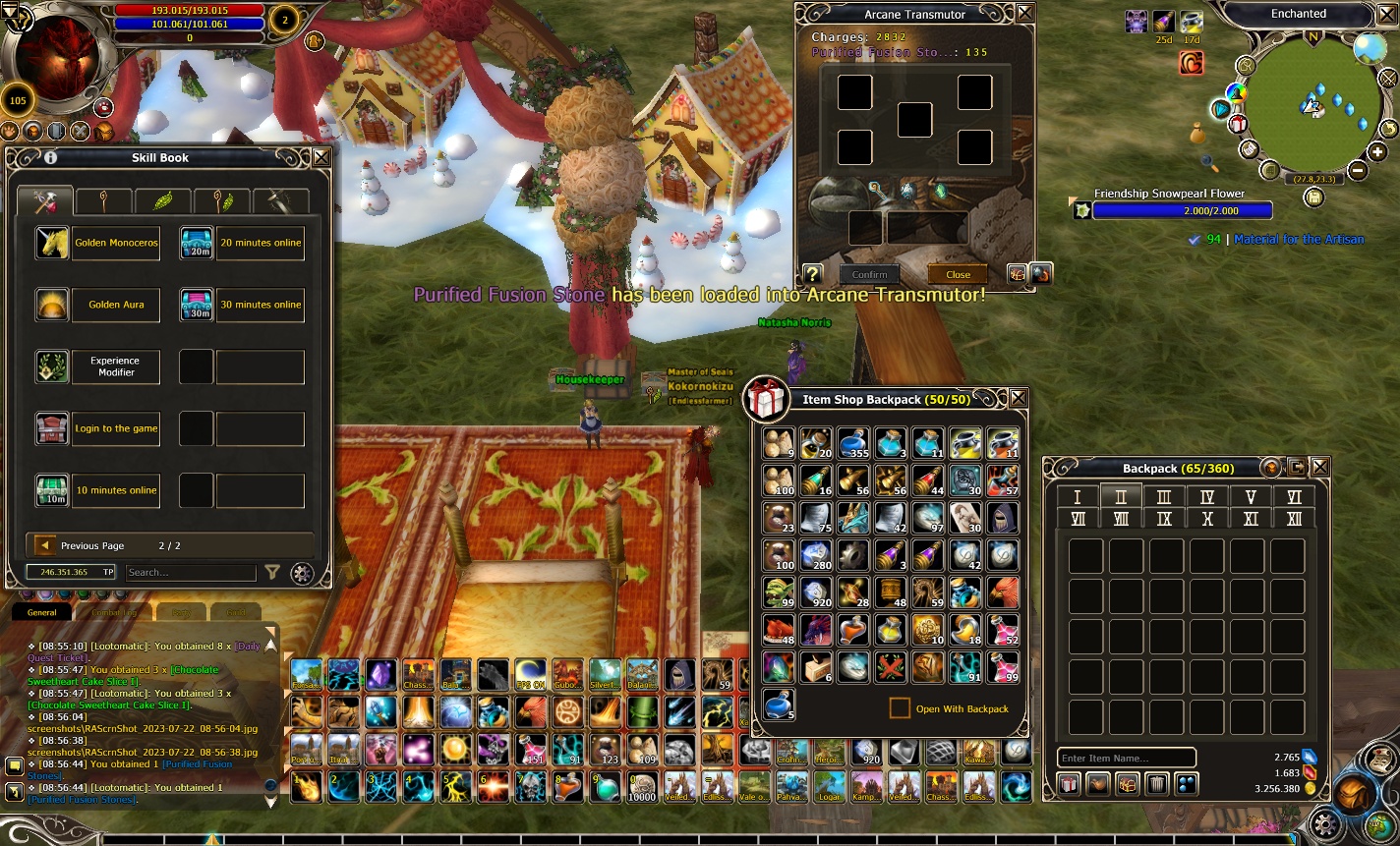This screenshot has height=846, width=1400.
Task: Choose the Experience Modifier entry
Action: tap(116, 367)
